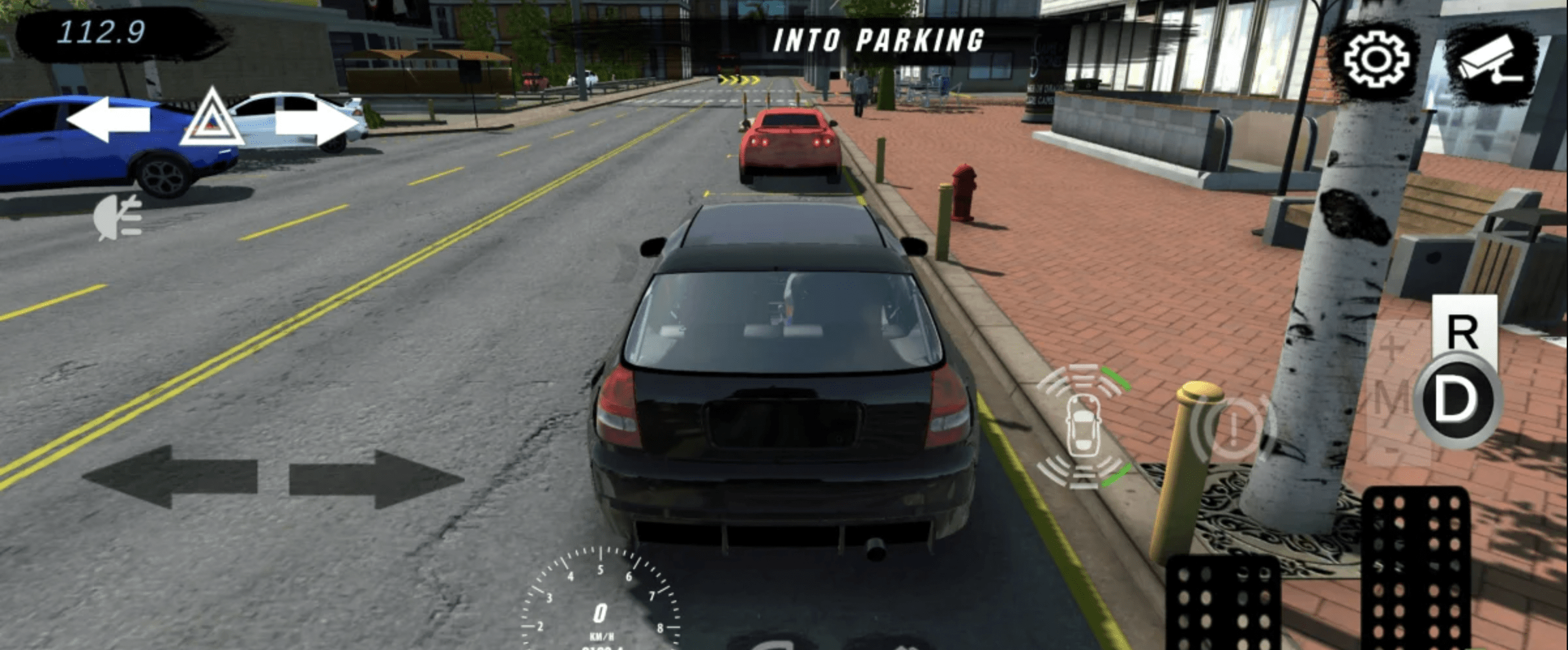The image size is (1568, 650).
Task: Activate the right turn signal arrow
Action: (317, 122)
